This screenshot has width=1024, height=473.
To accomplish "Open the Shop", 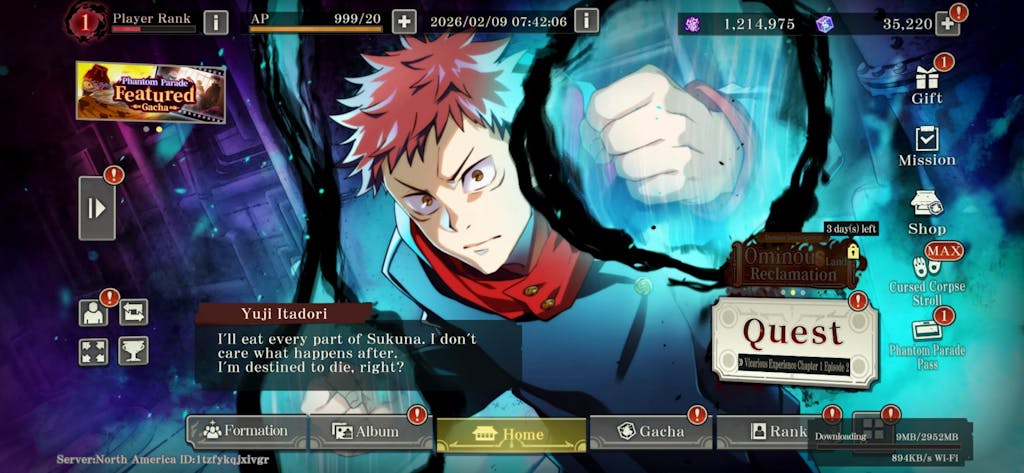I will click(x=927, y=213).
